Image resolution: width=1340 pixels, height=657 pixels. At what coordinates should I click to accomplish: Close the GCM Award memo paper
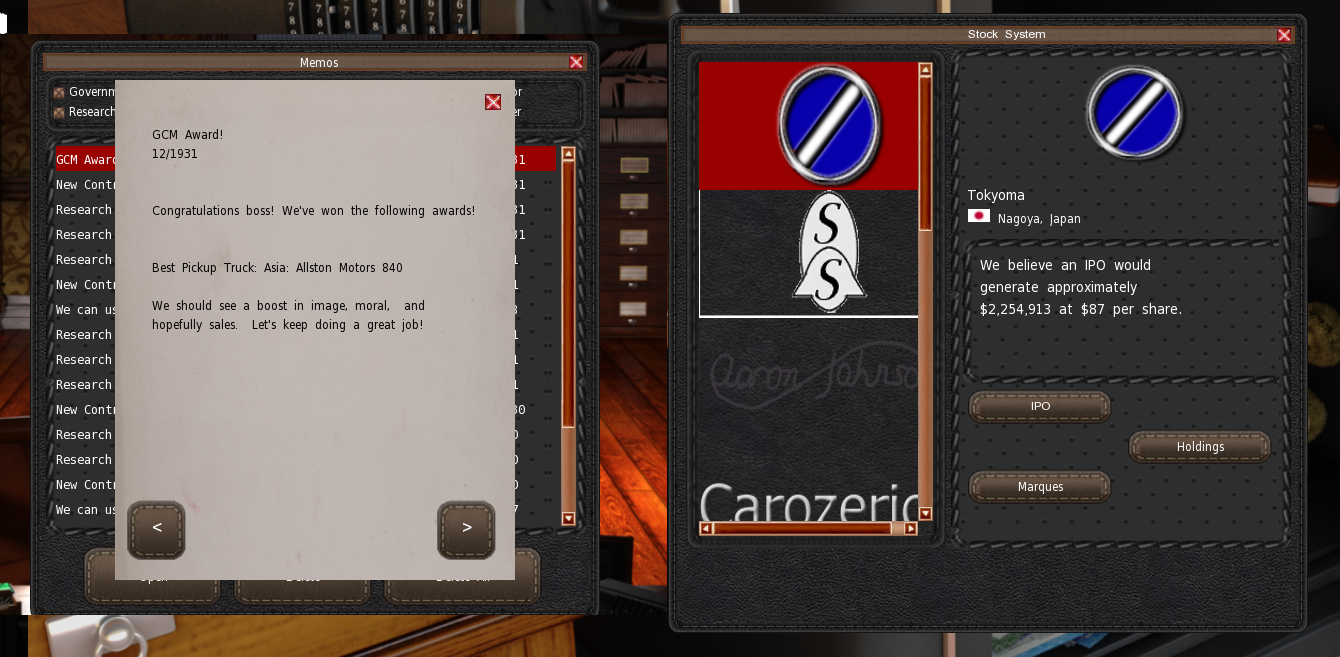click(493, 102)
